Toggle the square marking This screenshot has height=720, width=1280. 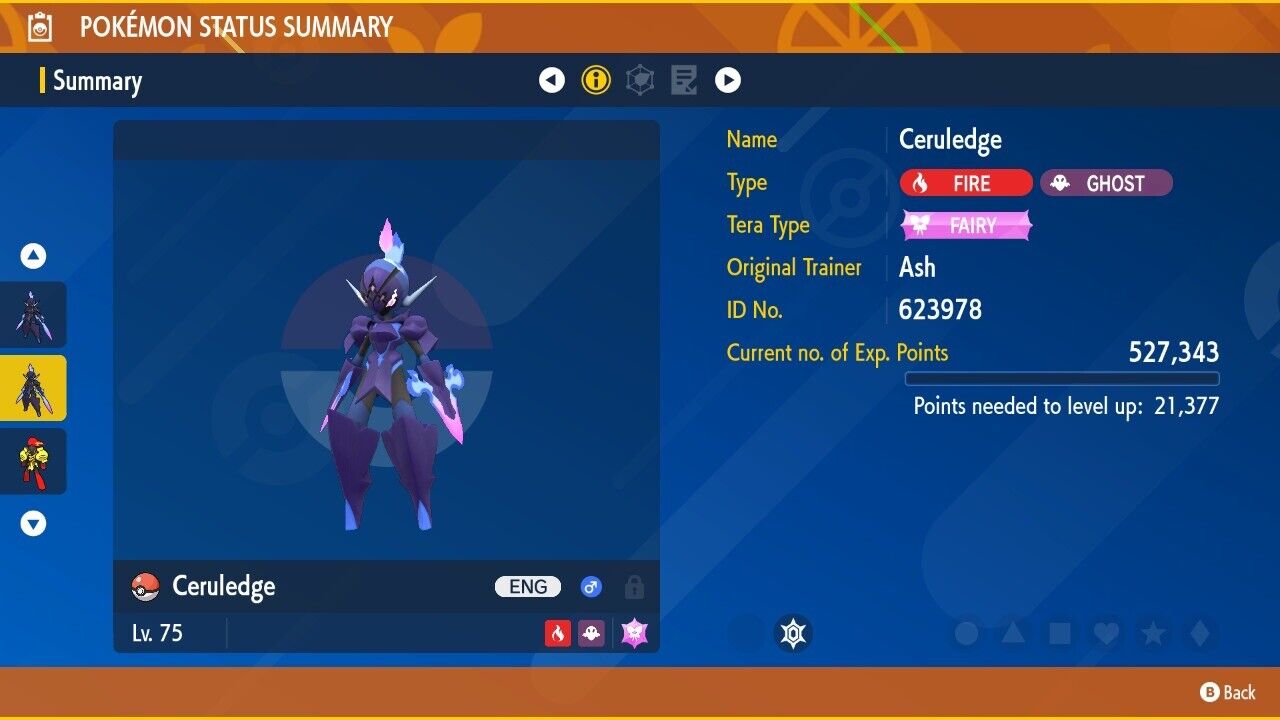1059,633
